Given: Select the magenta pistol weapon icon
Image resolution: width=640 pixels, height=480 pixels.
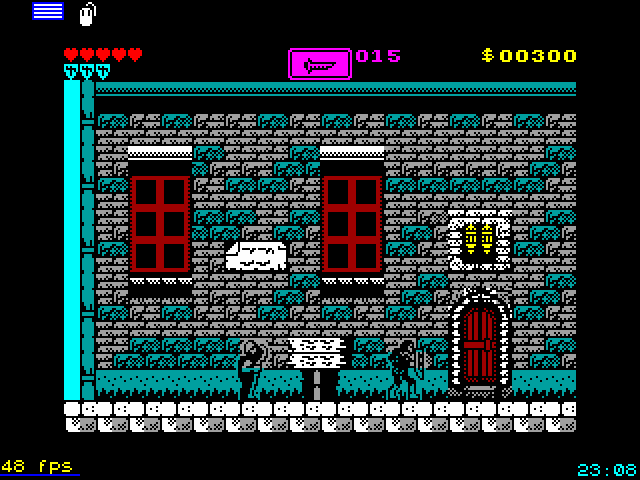Looking at the screenshot, I should pos(320,63).
